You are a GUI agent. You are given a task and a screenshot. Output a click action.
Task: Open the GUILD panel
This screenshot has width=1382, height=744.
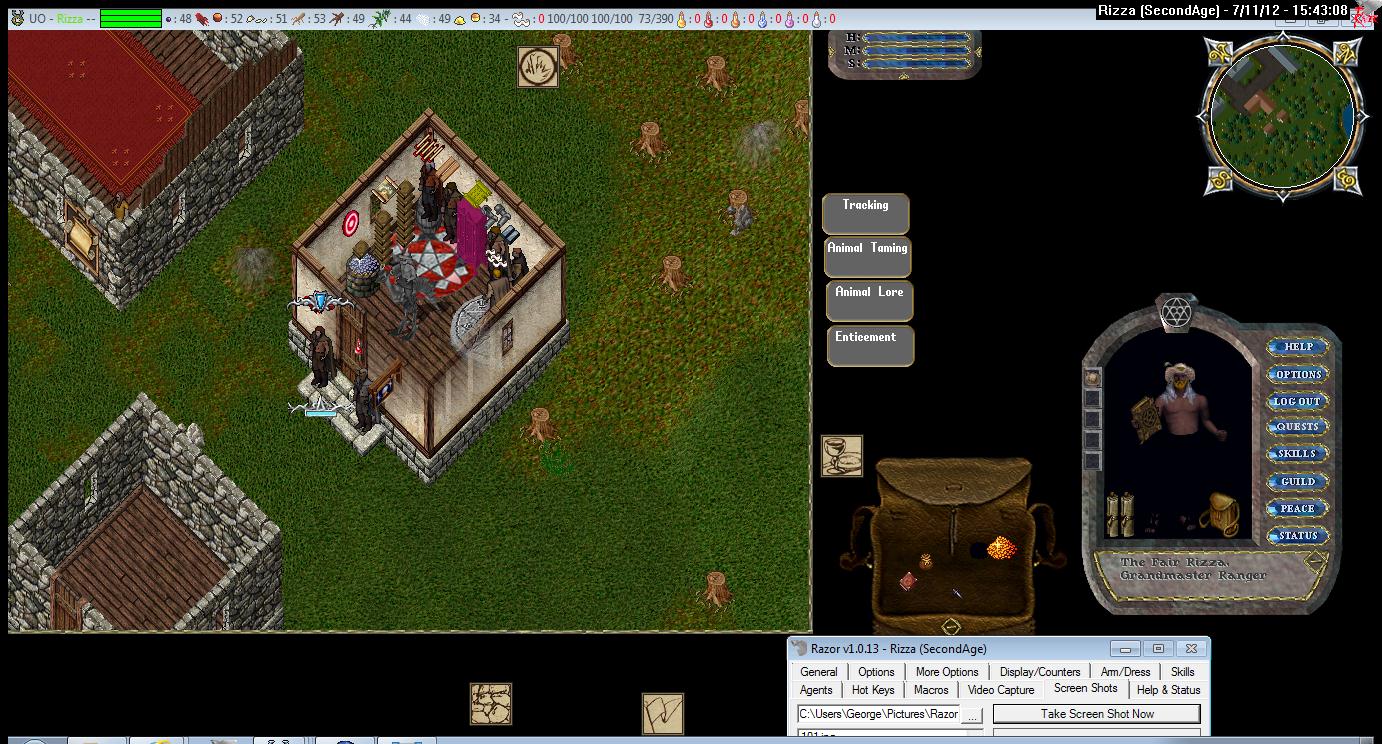1297,481
